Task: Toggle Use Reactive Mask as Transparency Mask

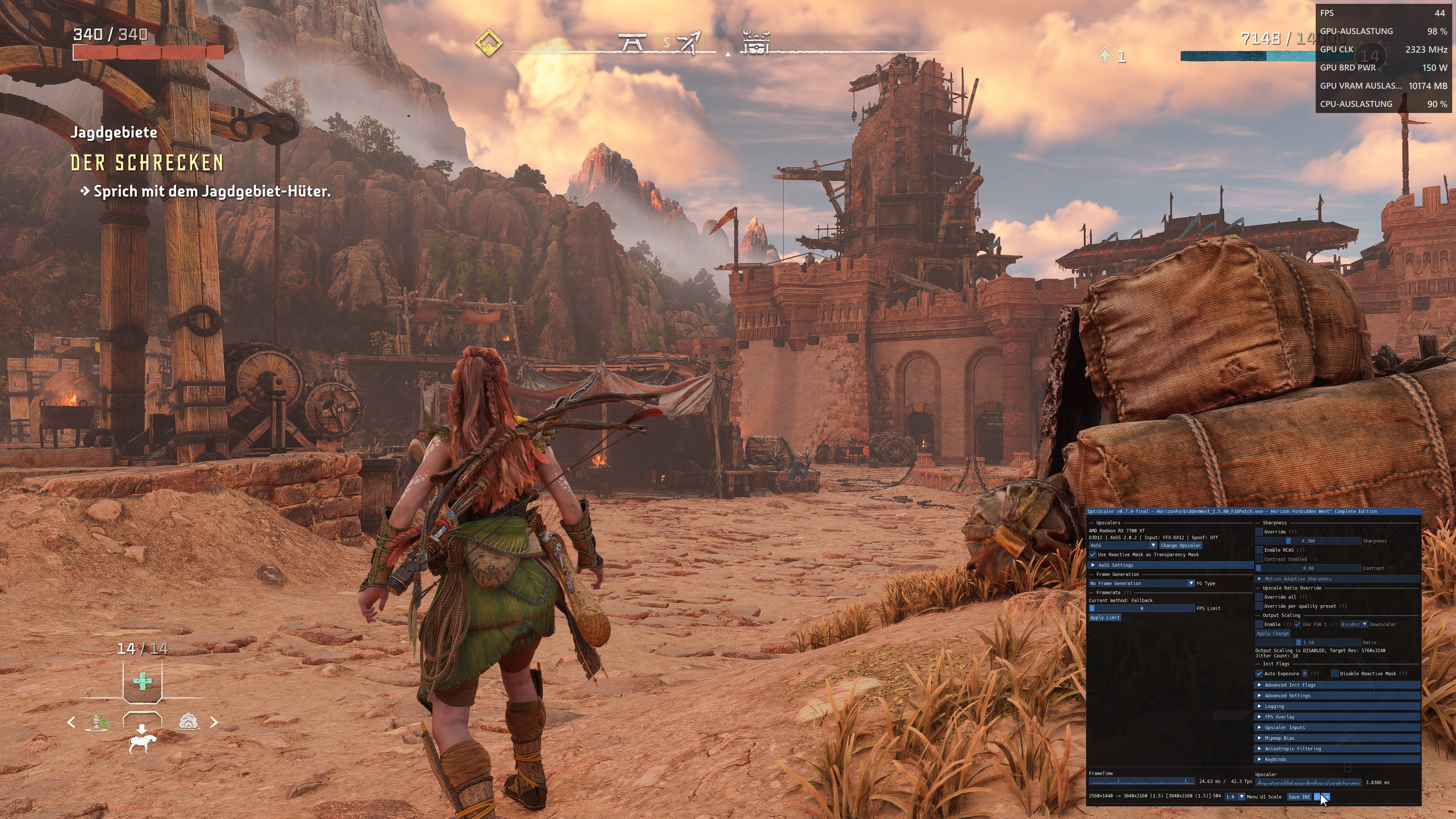Action: (1093, 554)
